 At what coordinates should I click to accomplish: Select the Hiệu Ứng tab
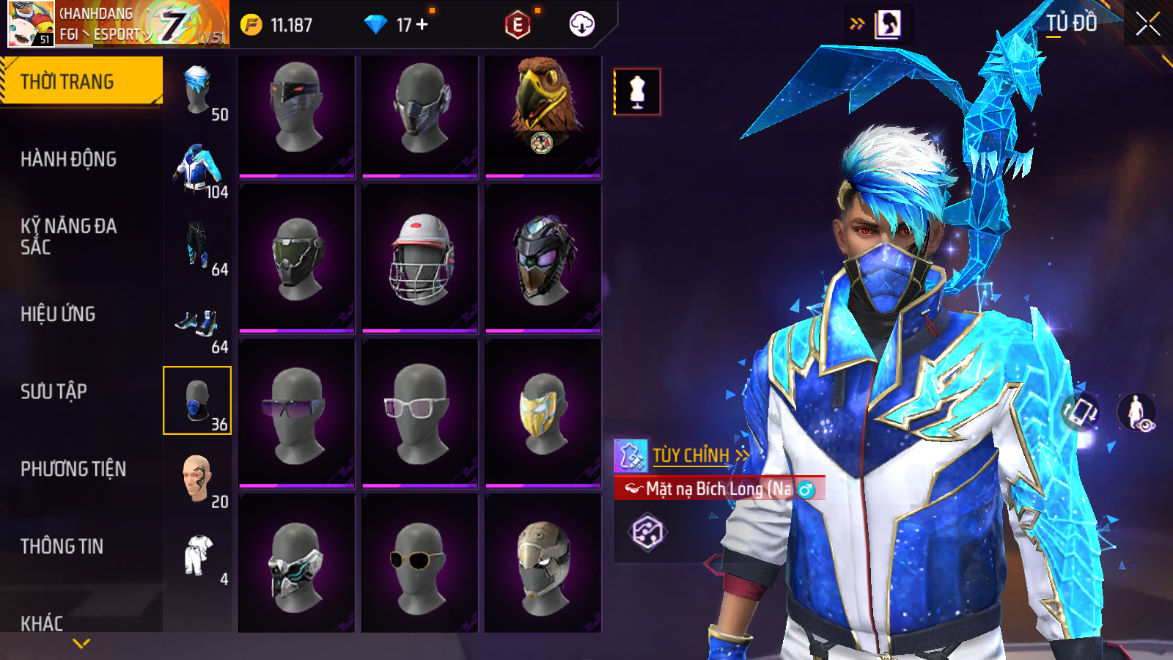pyautogui.click(x=58, y=314)
